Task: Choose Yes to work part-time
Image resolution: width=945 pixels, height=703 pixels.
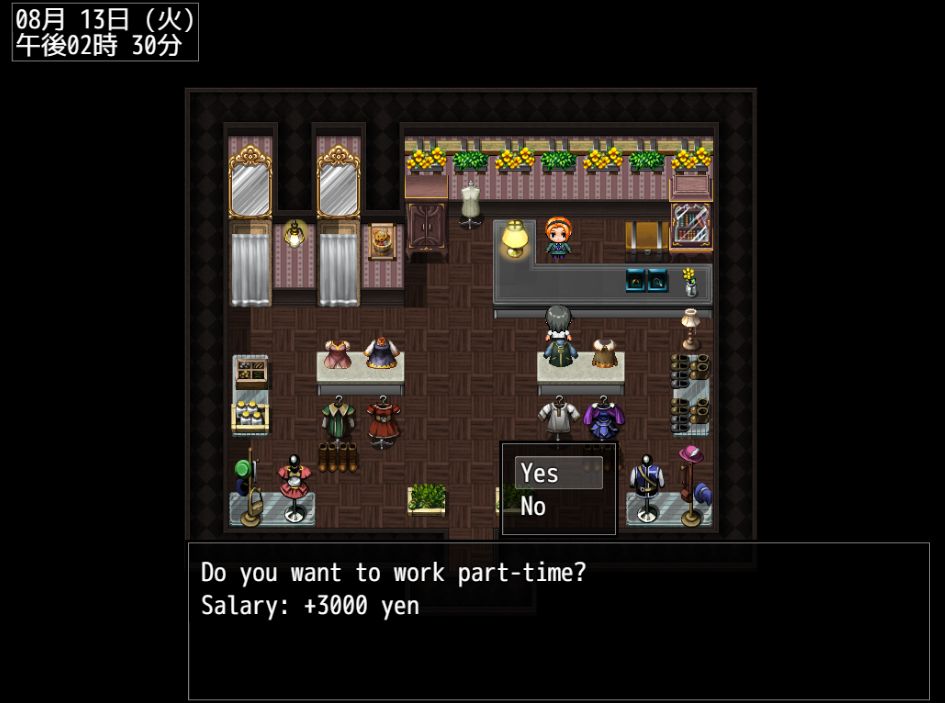Action: [x=558, y=473]
